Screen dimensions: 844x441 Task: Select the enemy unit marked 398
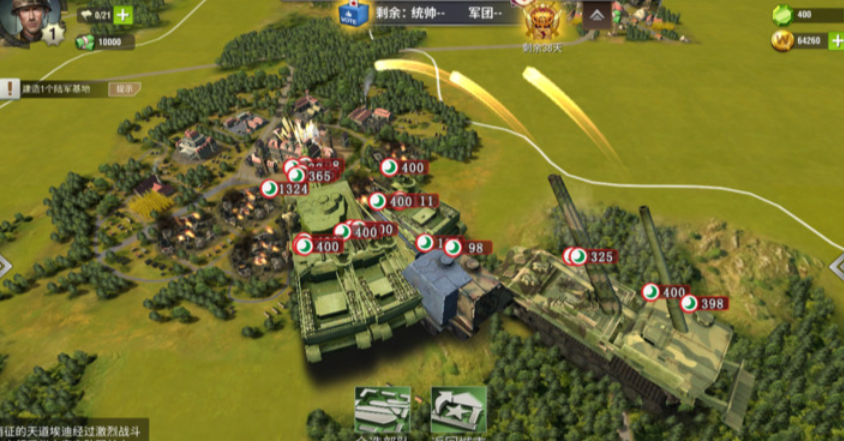[704, 303]
